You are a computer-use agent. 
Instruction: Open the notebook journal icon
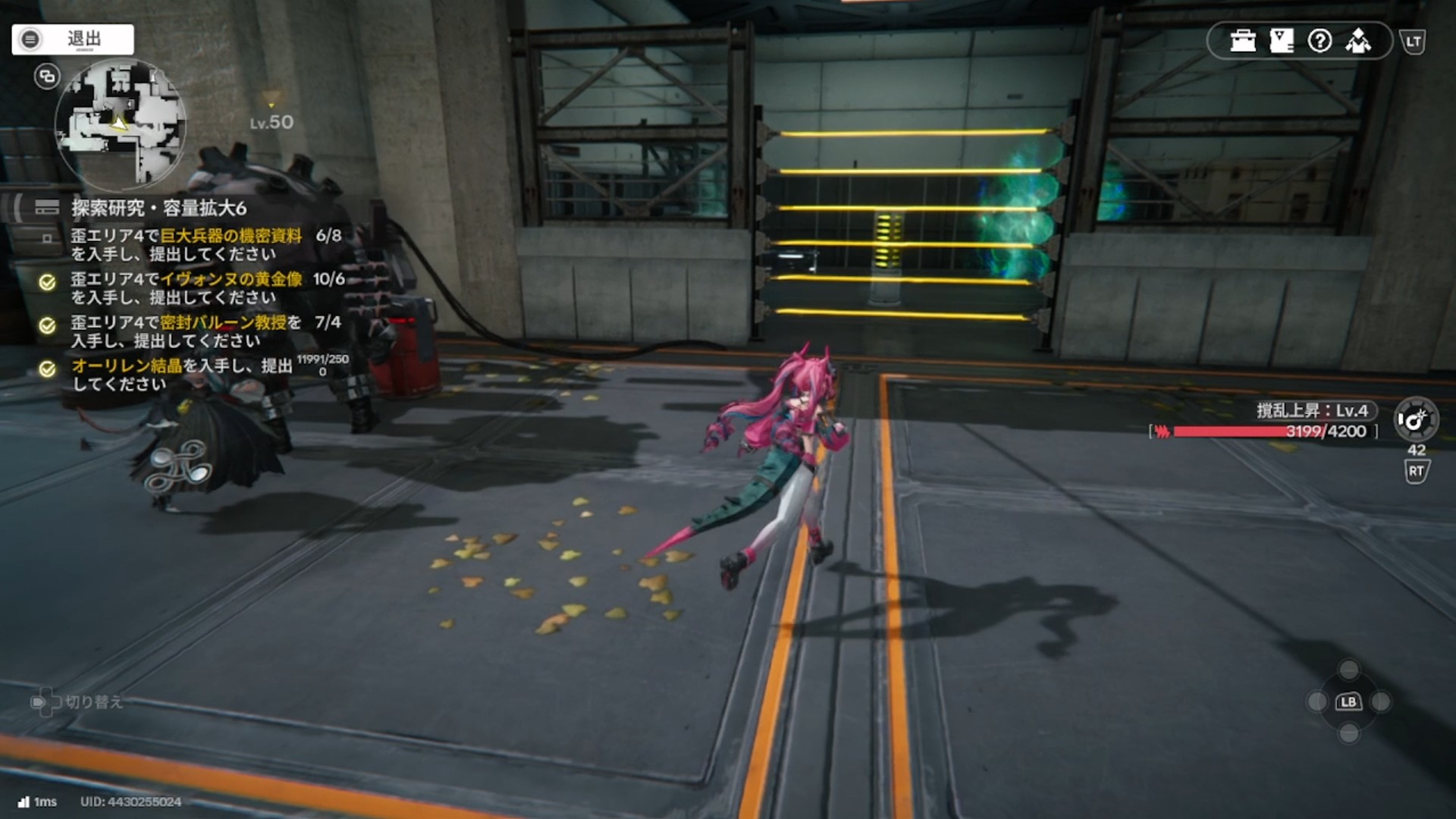(1282, 41)
